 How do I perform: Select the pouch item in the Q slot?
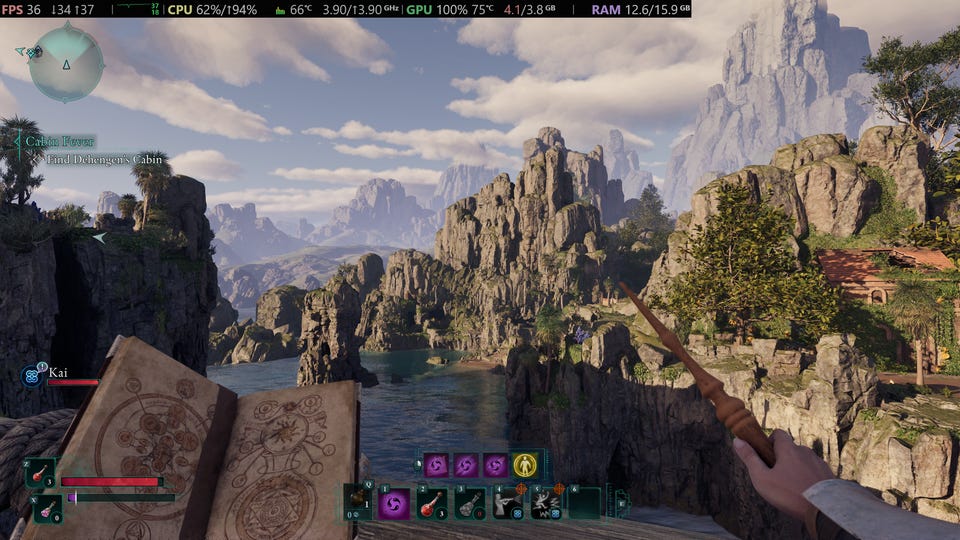pos(357,501)
